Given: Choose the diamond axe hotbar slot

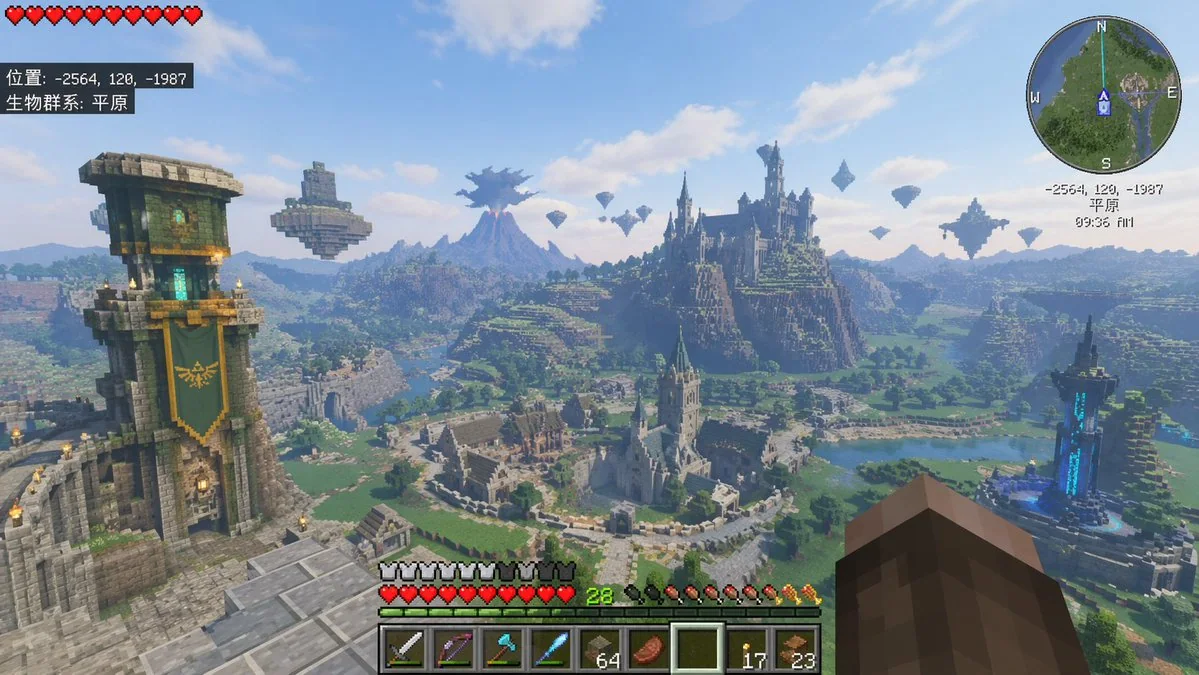Looking at the screenshot, I should (501, 648).
